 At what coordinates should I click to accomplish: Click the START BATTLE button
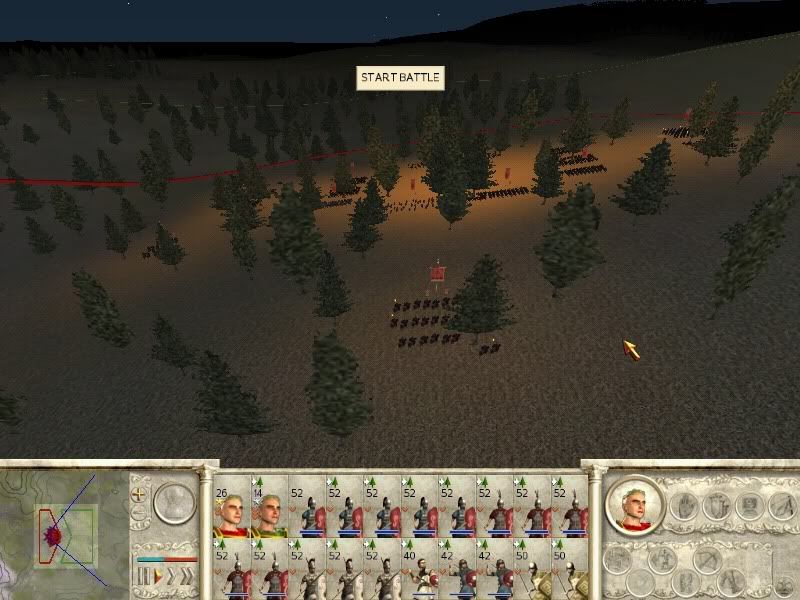click(x=400, y=78)
